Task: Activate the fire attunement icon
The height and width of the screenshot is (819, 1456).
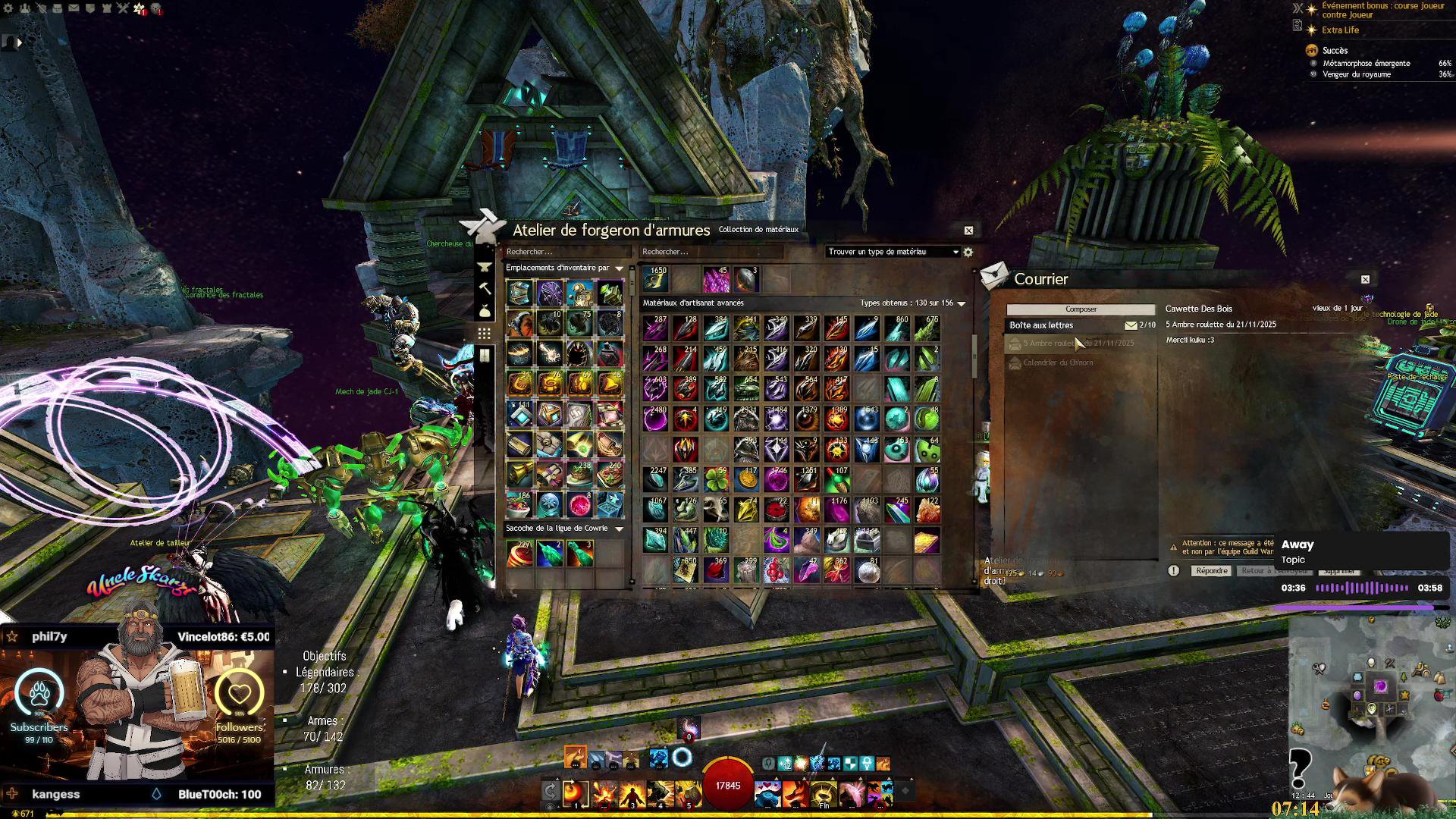Action: point(575,757)
